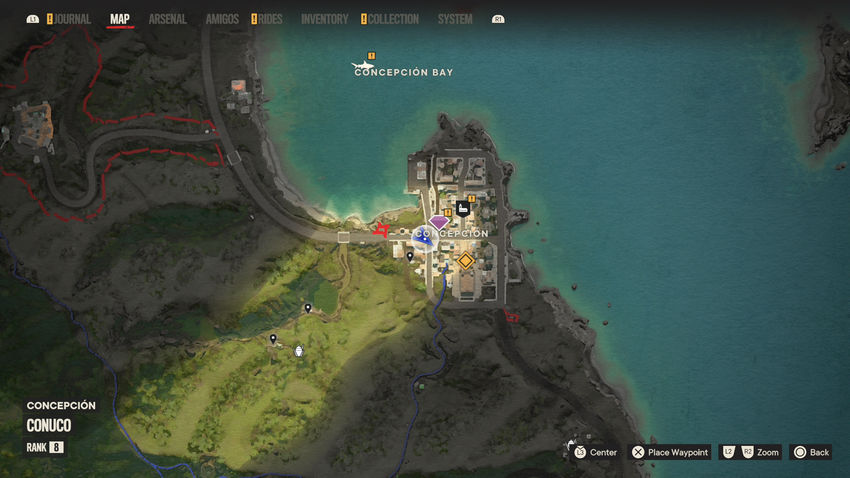
Task: Select the orange diamond mission marker
Action: point(465,261)
